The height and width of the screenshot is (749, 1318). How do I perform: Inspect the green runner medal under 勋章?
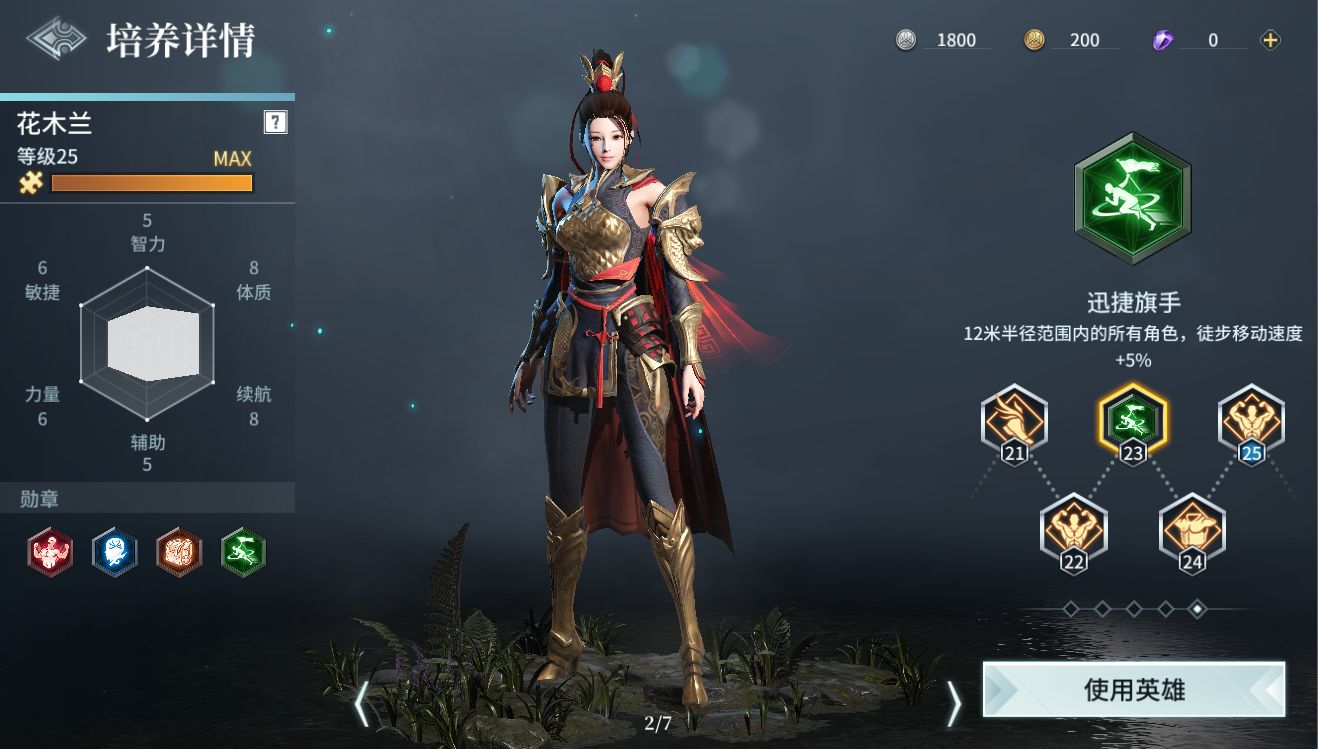(x=243, y=552)
